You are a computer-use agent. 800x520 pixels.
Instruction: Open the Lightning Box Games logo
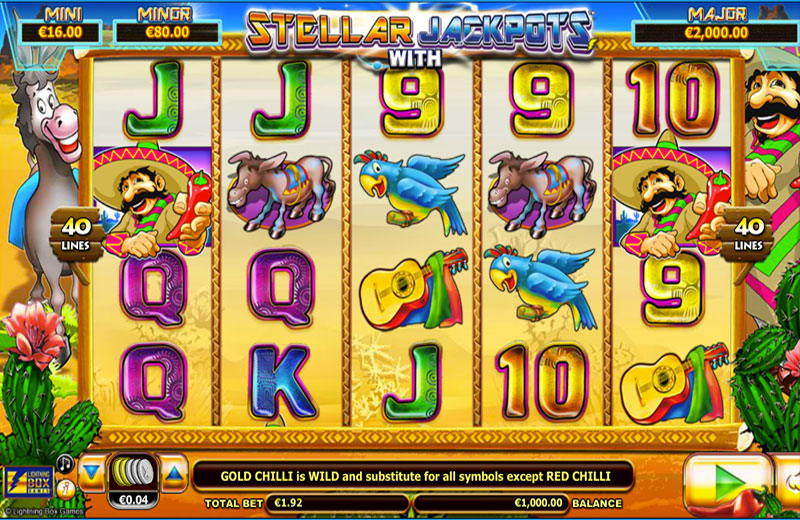click(x=27, y=482)
